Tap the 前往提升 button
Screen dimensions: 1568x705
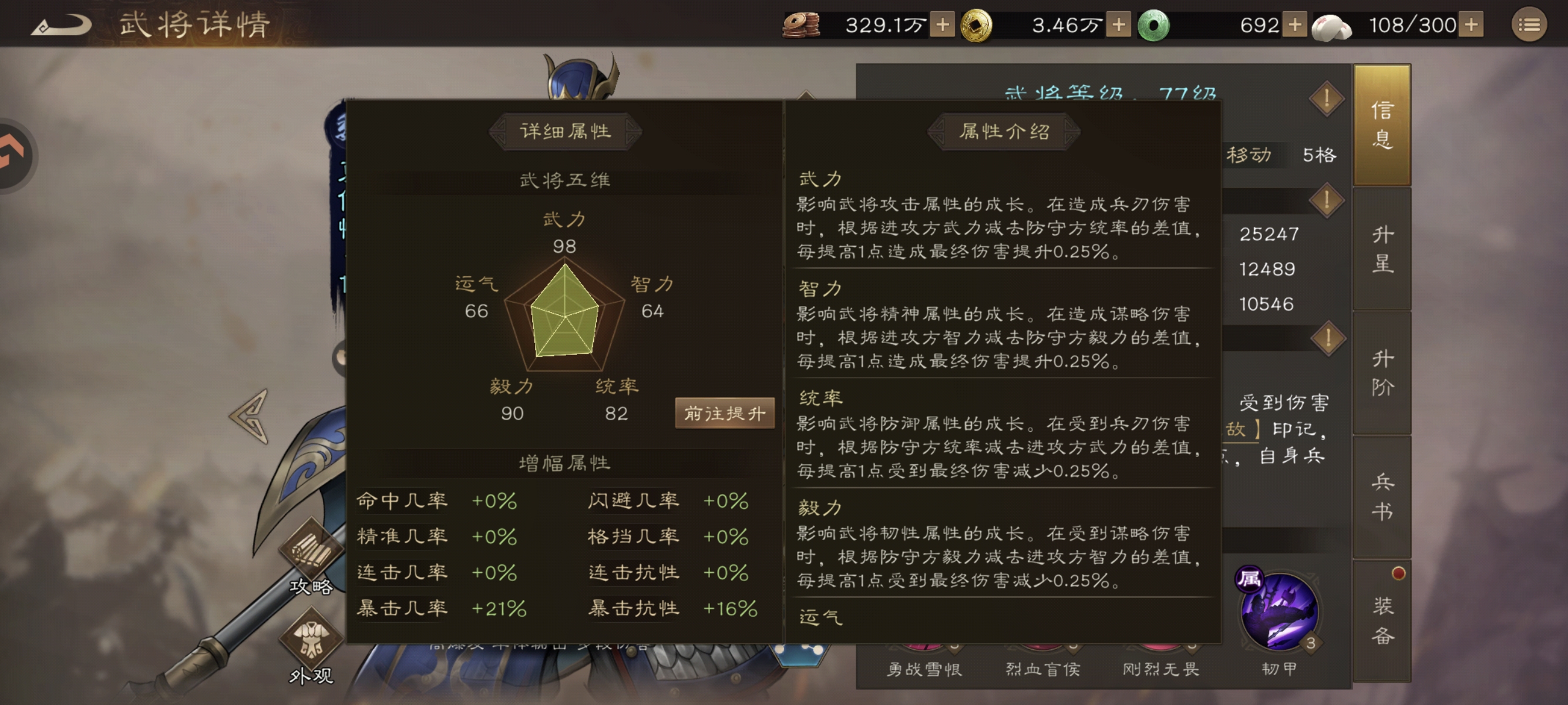pos(724,412)
